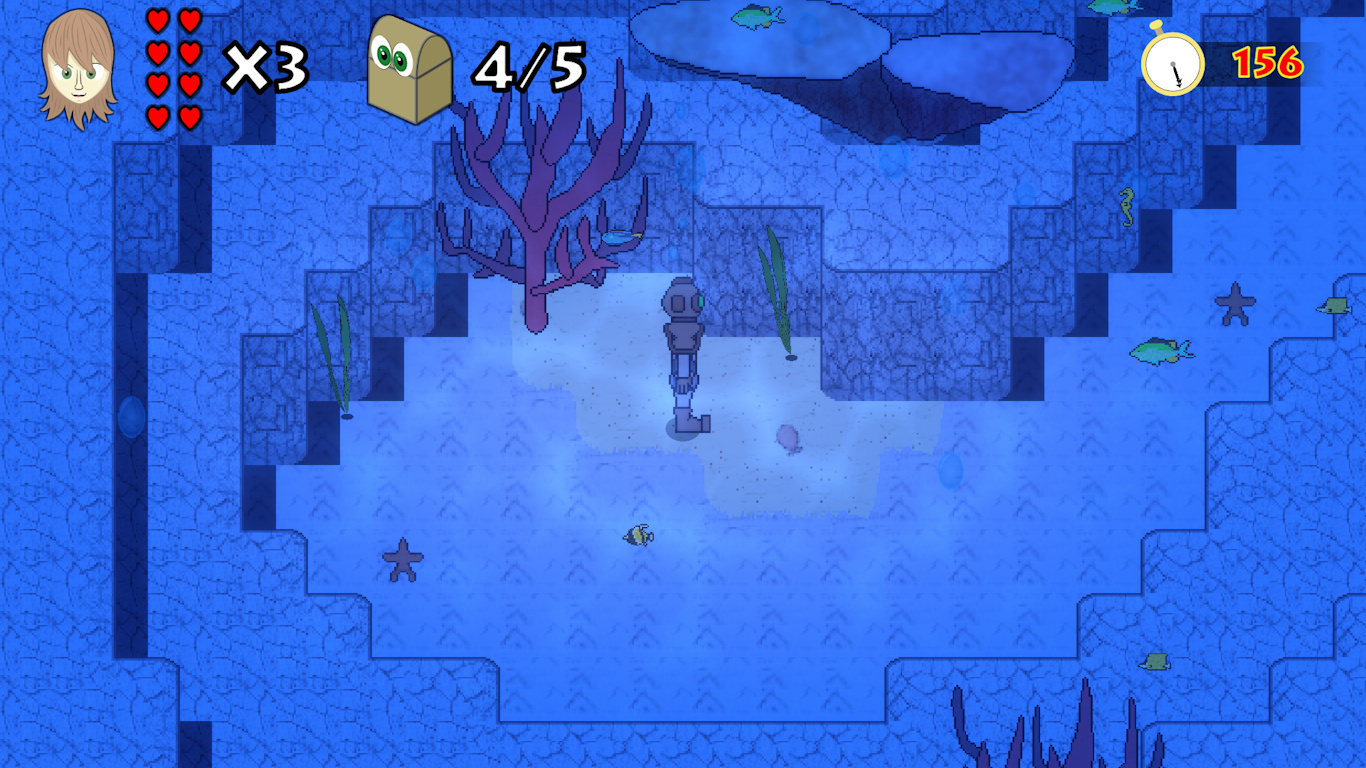Click the brown-haired character portrait

pyautogui.click(x=78, y=68)
